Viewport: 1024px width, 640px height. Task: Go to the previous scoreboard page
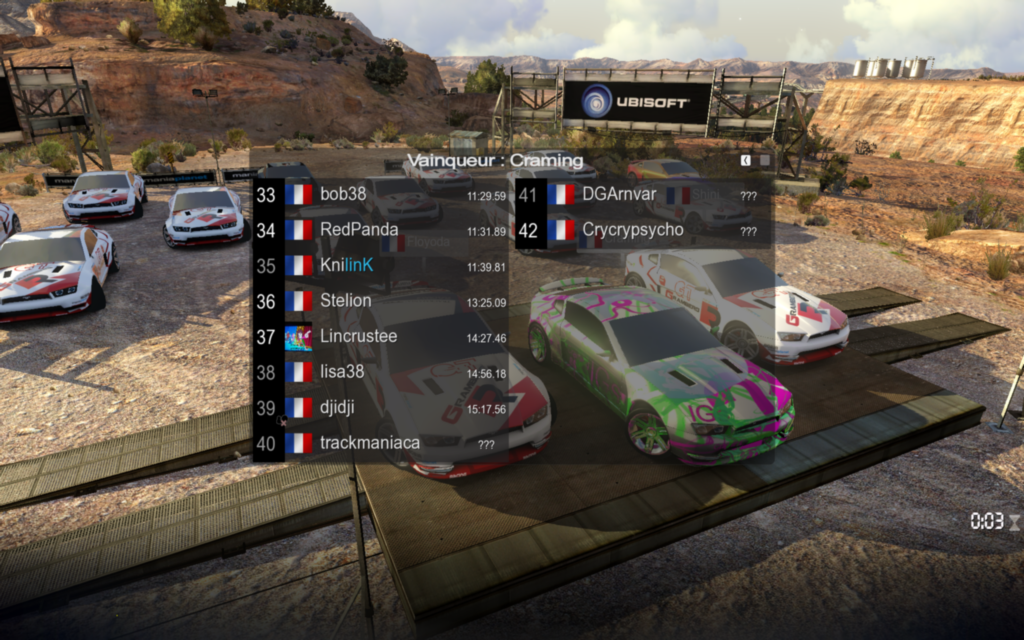pos(746,160)
